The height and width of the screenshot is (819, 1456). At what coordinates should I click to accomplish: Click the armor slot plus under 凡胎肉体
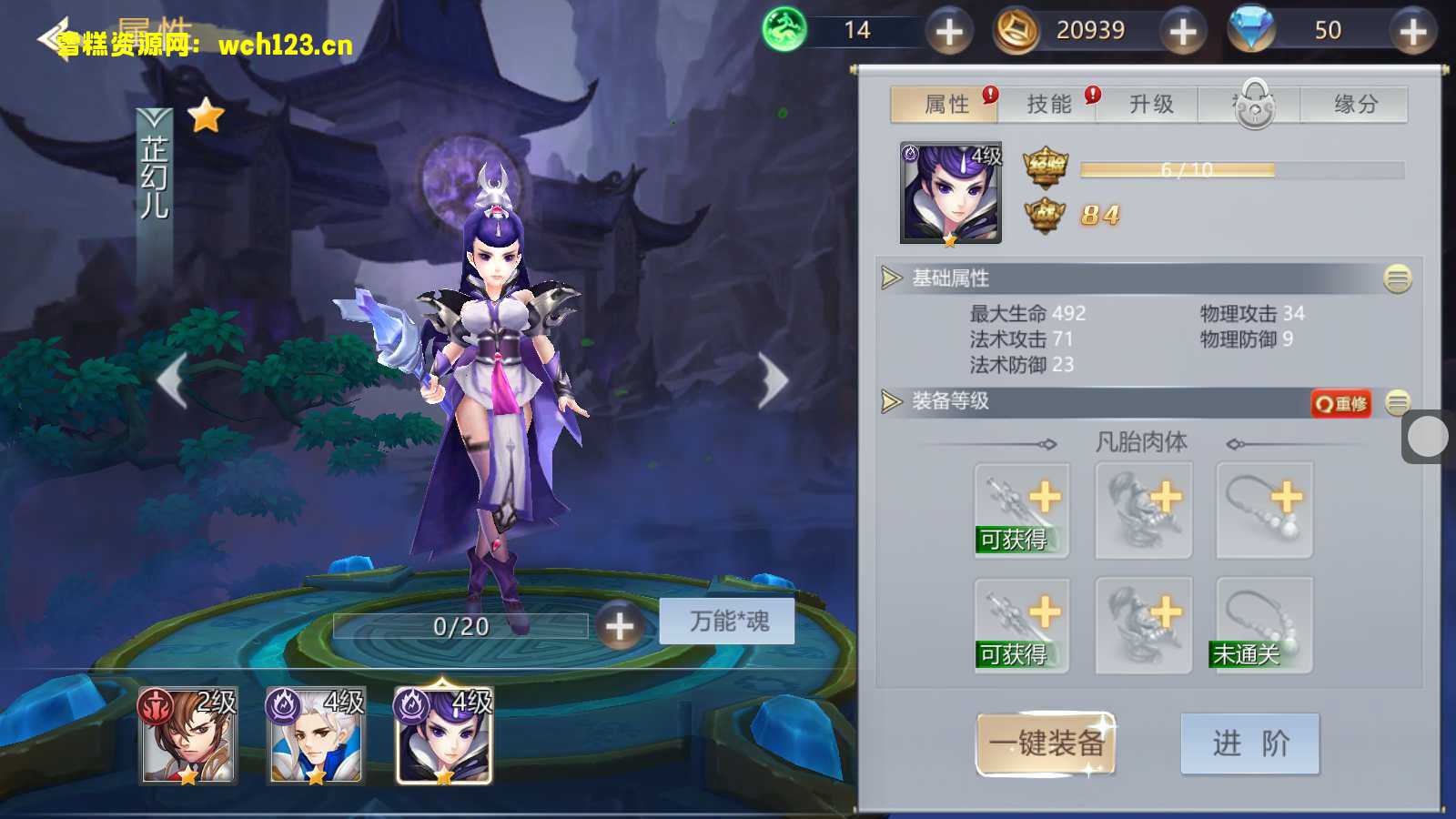pyautogui.click(x=1142, y=508)
